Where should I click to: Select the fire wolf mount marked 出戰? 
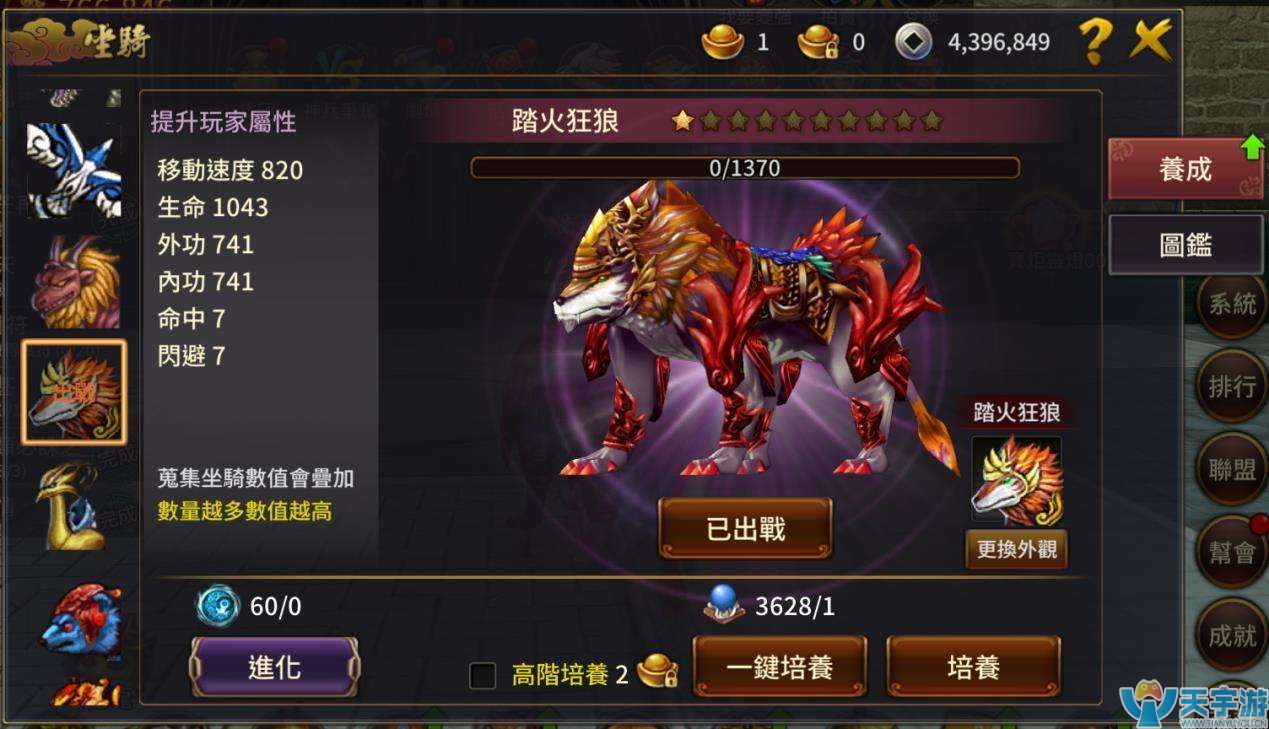(x=74, y=392)
